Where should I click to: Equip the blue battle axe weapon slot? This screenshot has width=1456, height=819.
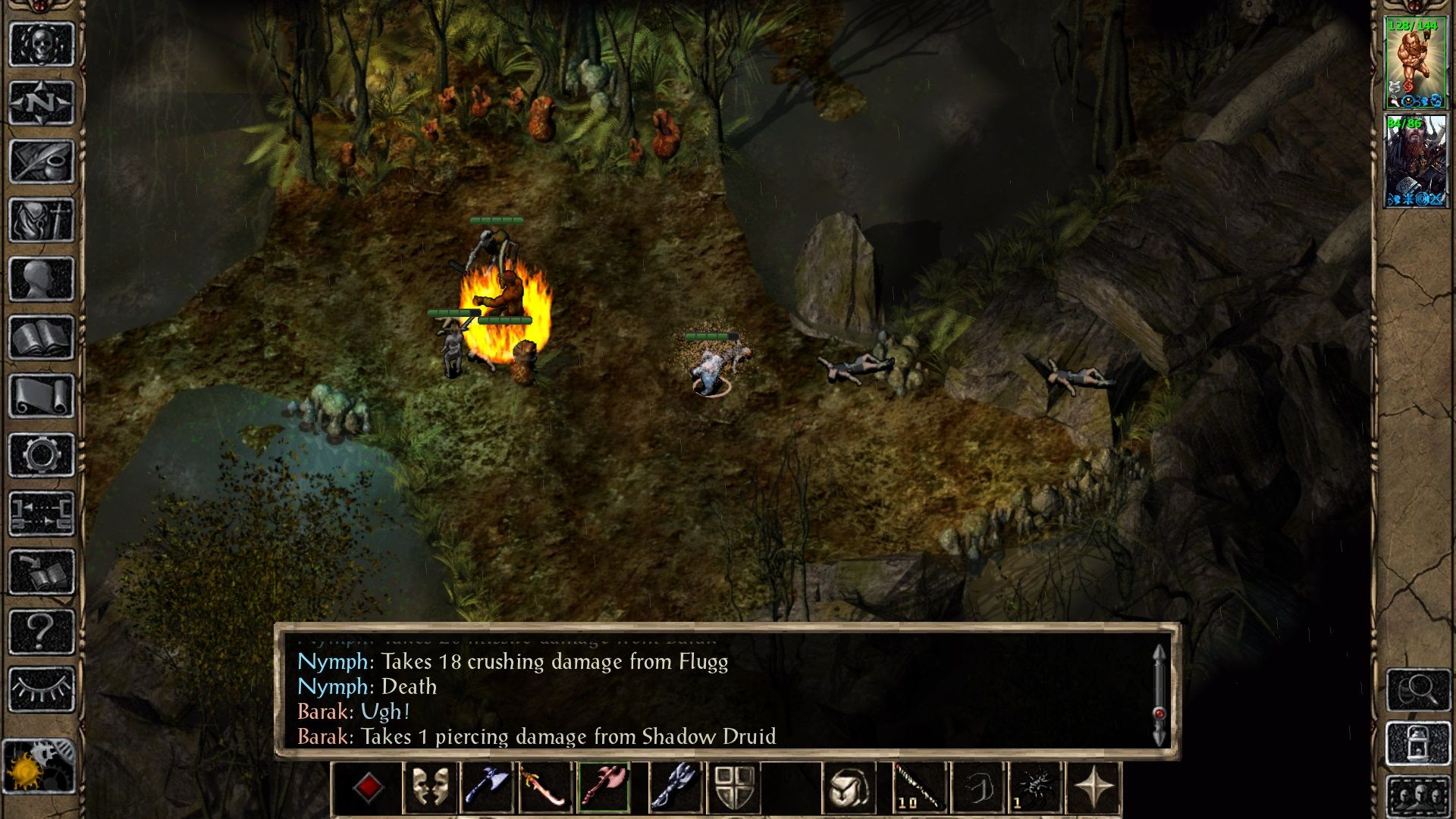pos(488,787)
